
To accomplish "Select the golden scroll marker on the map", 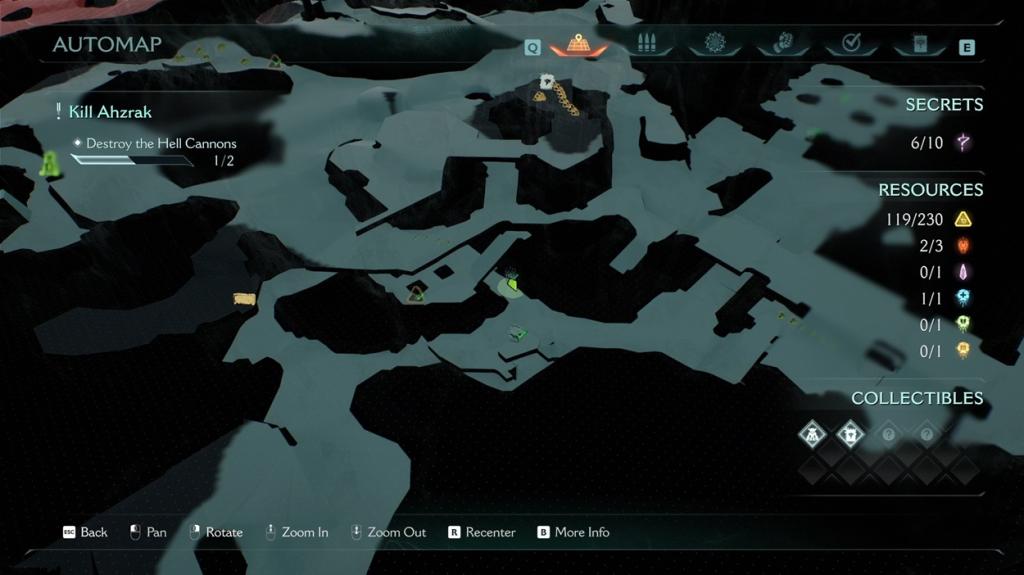I will click(x=244, y=299).
